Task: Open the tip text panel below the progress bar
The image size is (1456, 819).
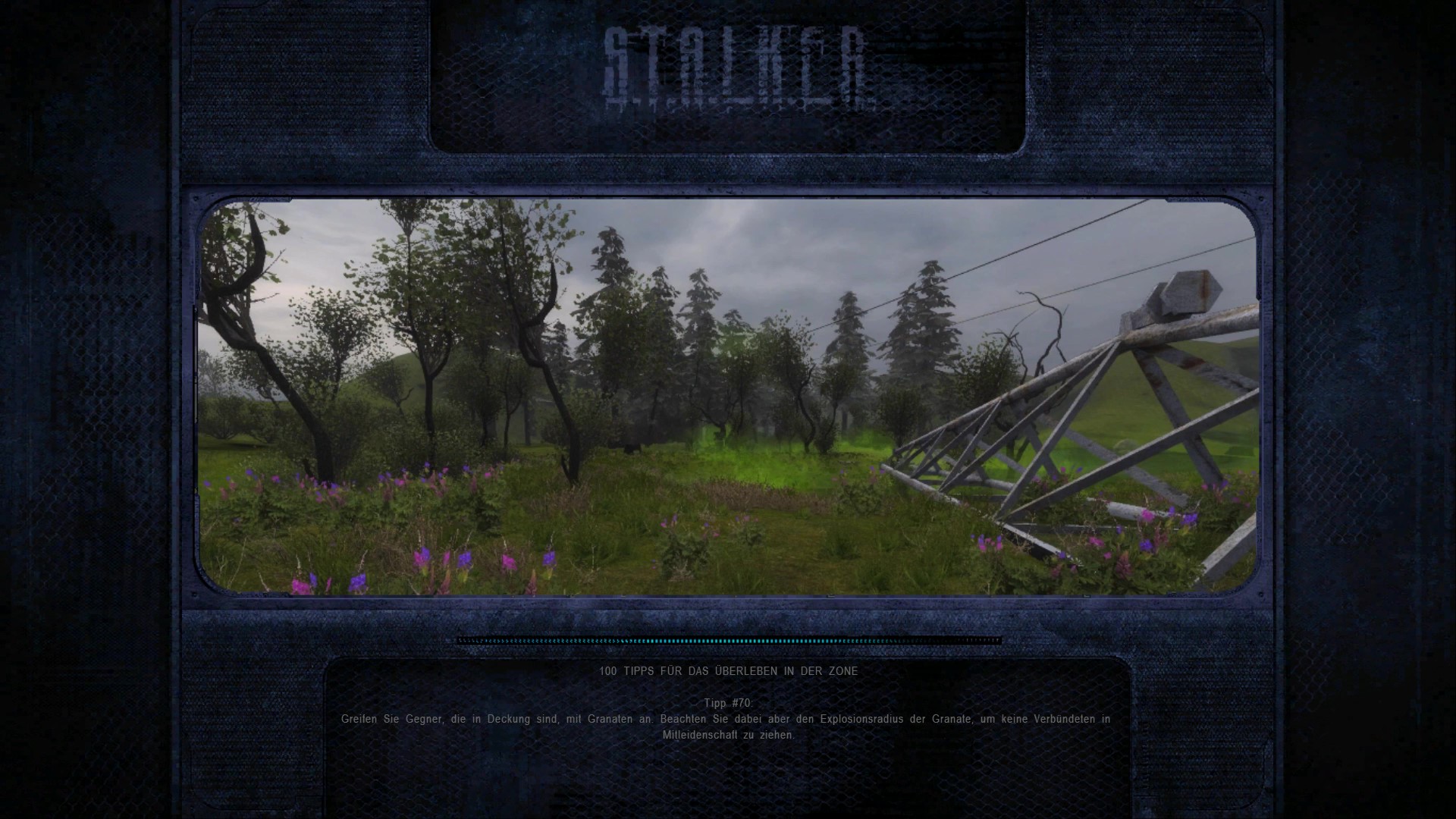Action: tap(728, 720)
